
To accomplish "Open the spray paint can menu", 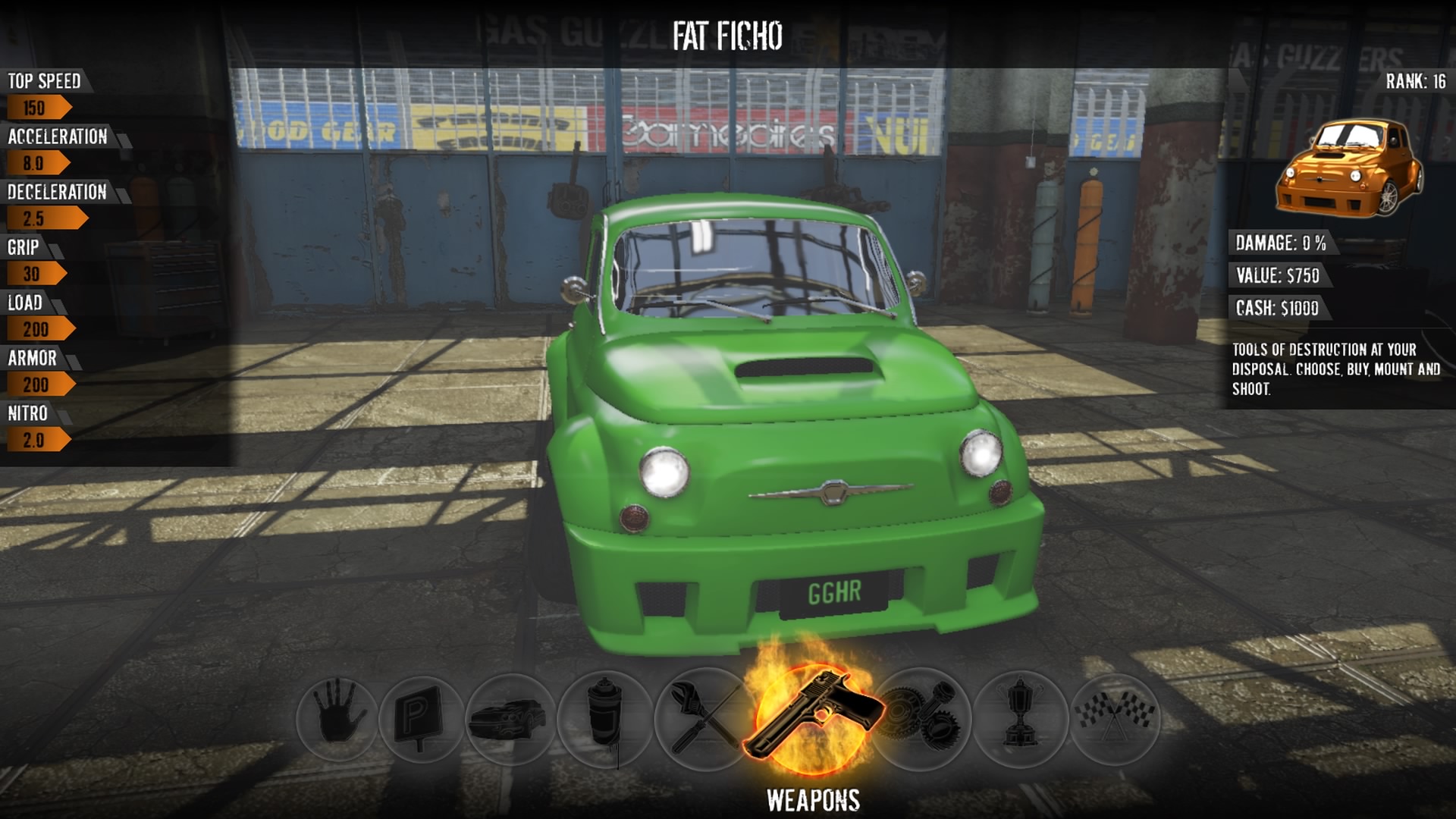I will pyautogui.click(x=604, y=717).
